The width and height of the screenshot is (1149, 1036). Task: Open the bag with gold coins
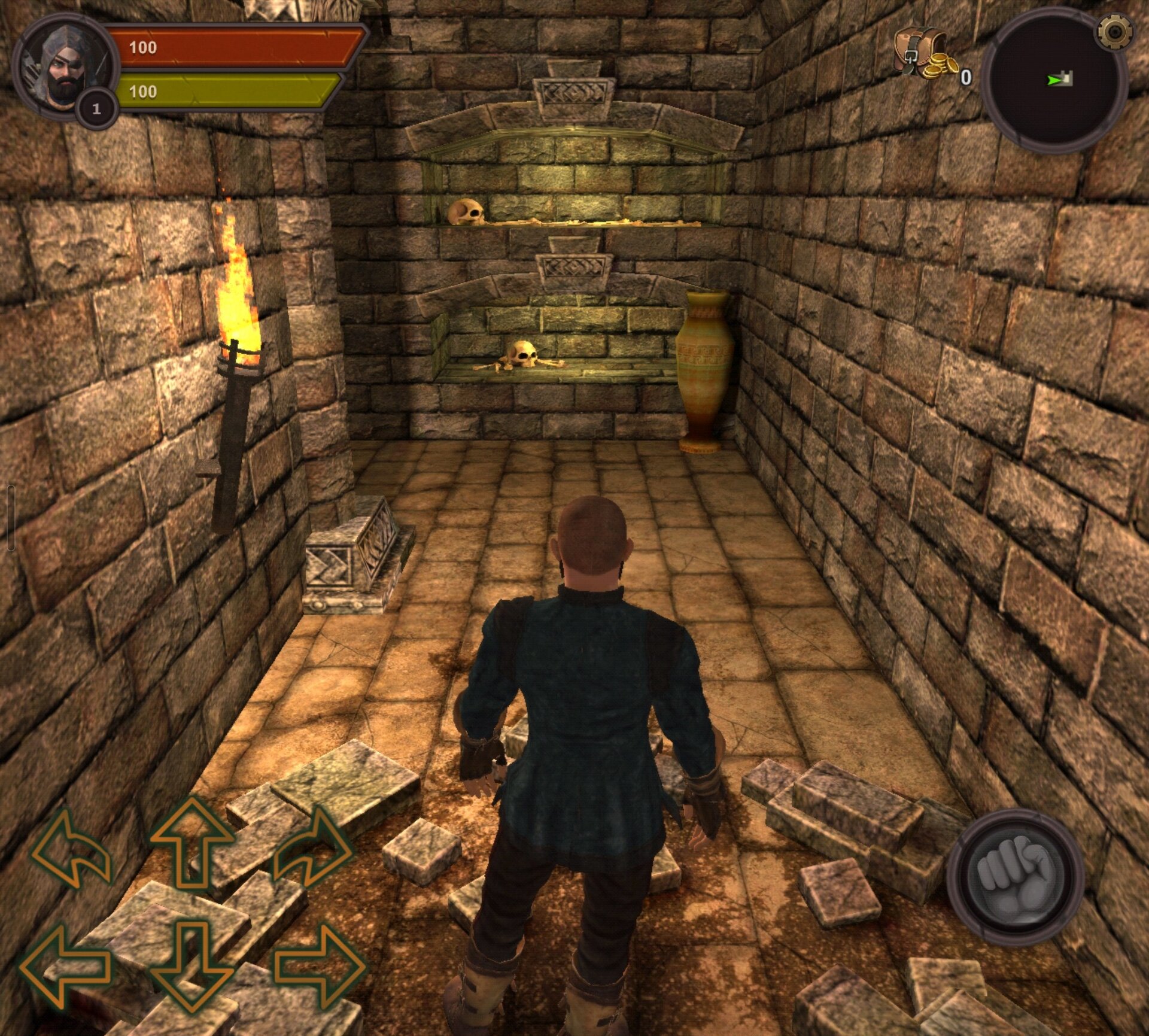click(923, 55)
